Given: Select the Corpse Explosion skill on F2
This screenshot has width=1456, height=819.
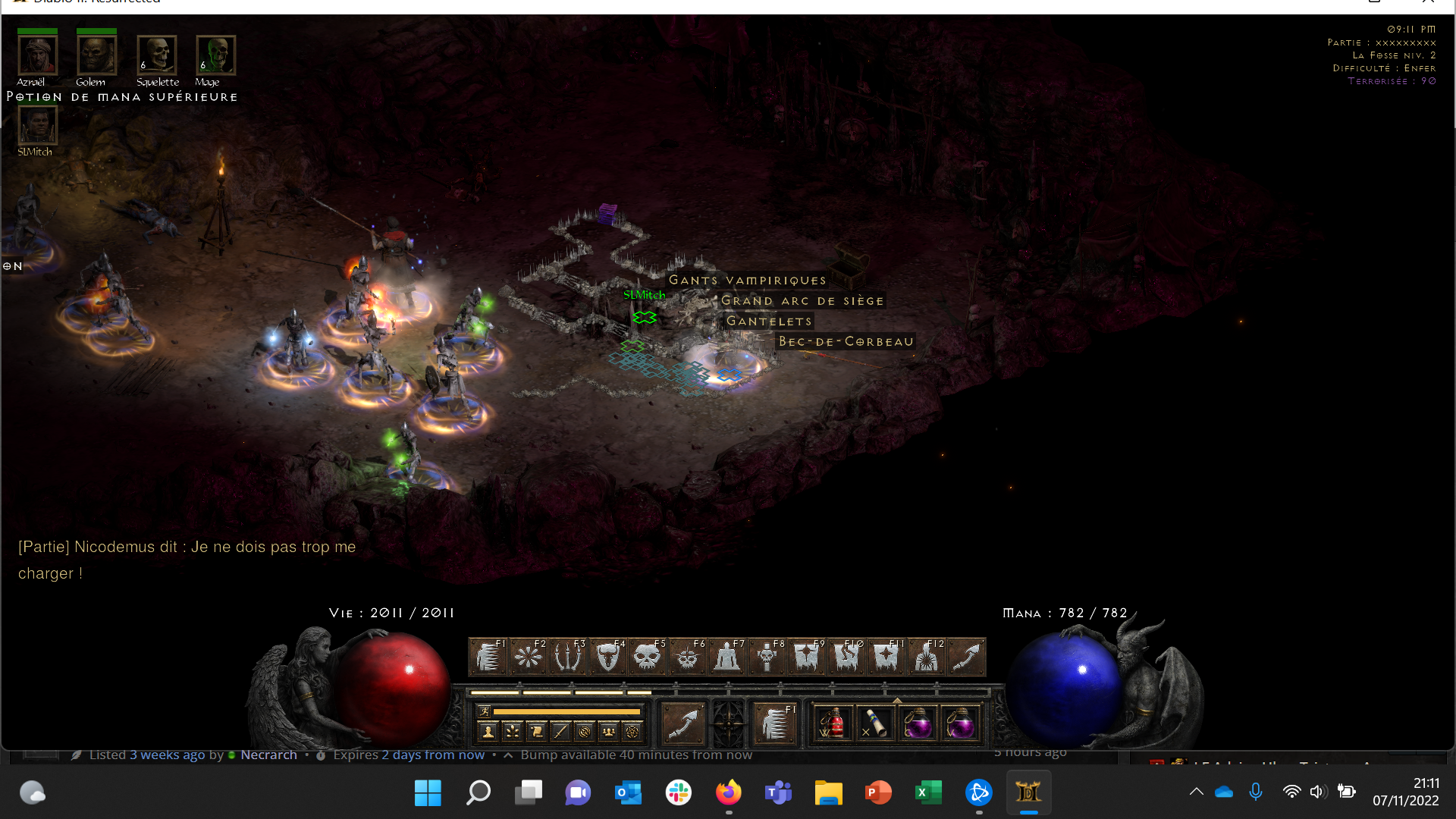Looking at the screenshot, I should tap(529, 657).
